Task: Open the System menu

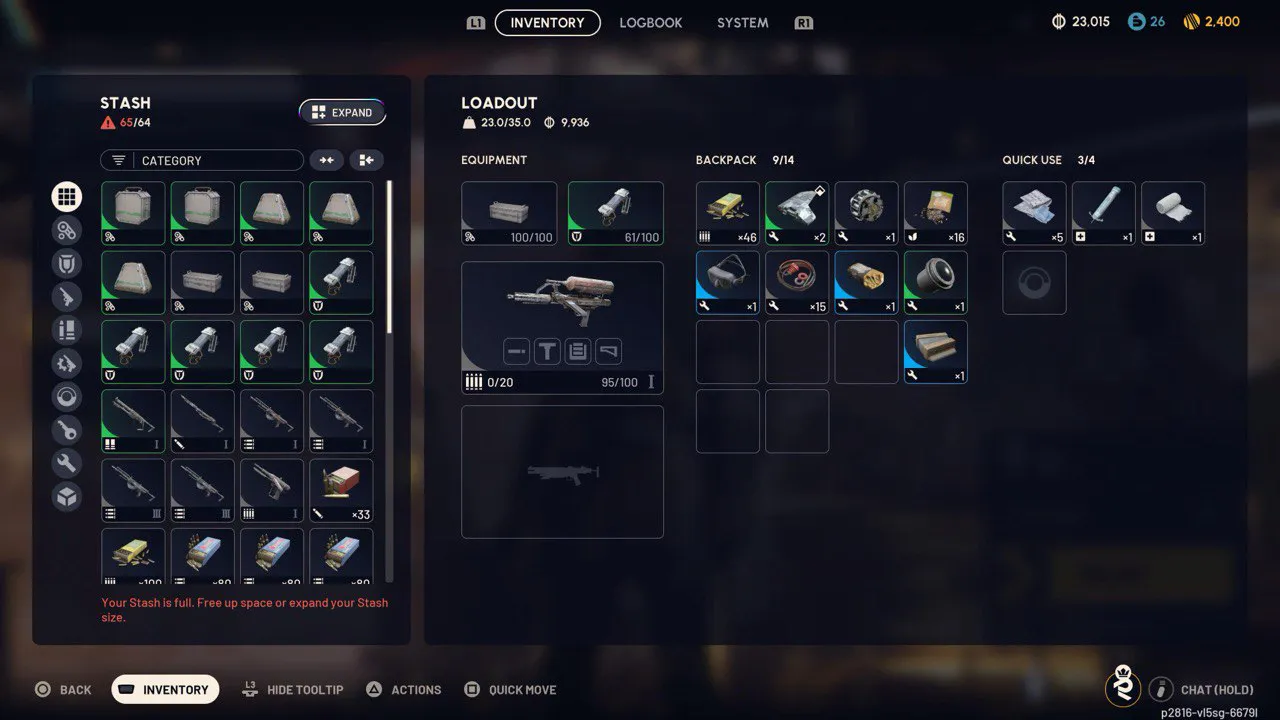Action: [x=742, y=22]
